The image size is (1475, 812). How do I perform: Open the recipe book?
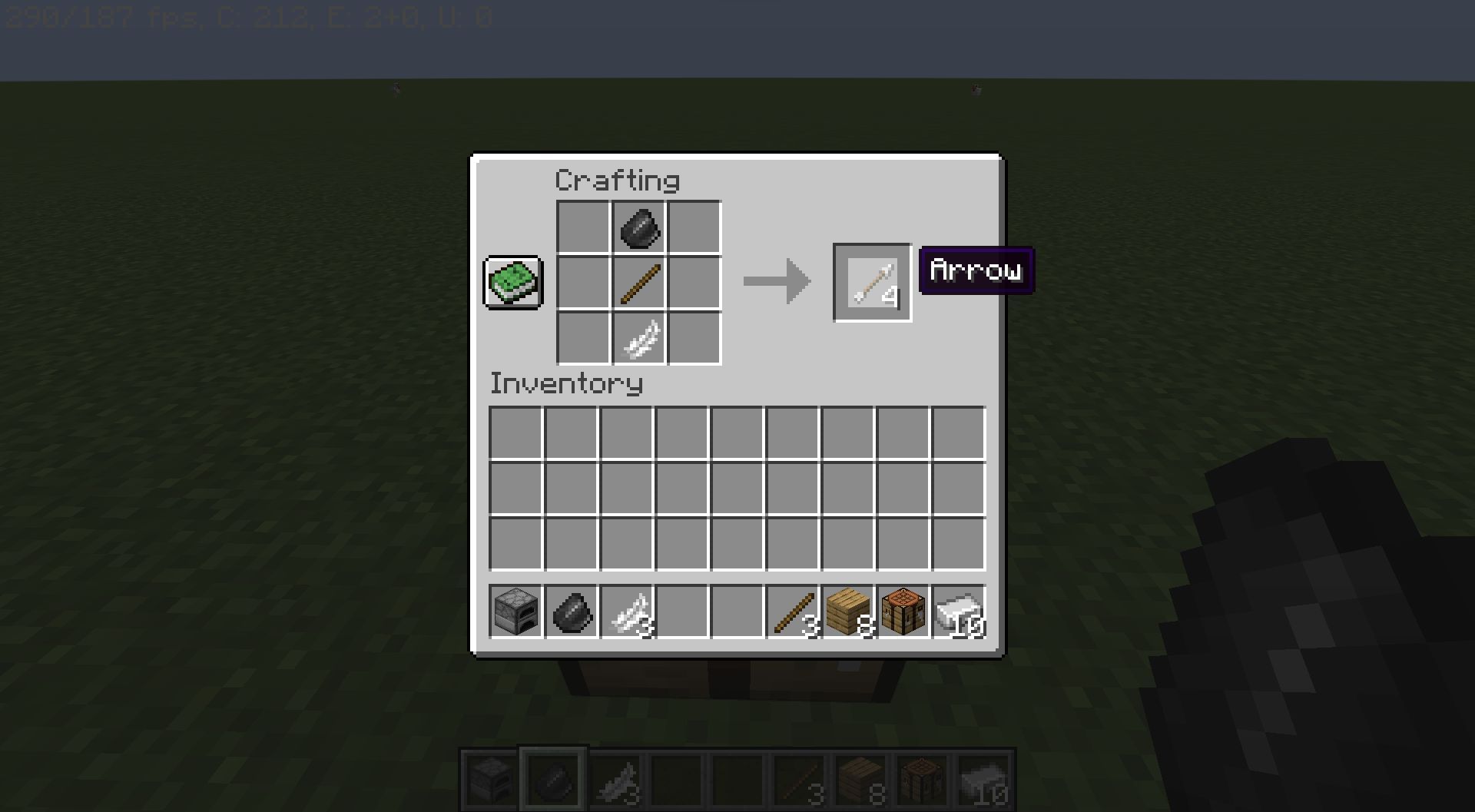[x=513, y=282]
